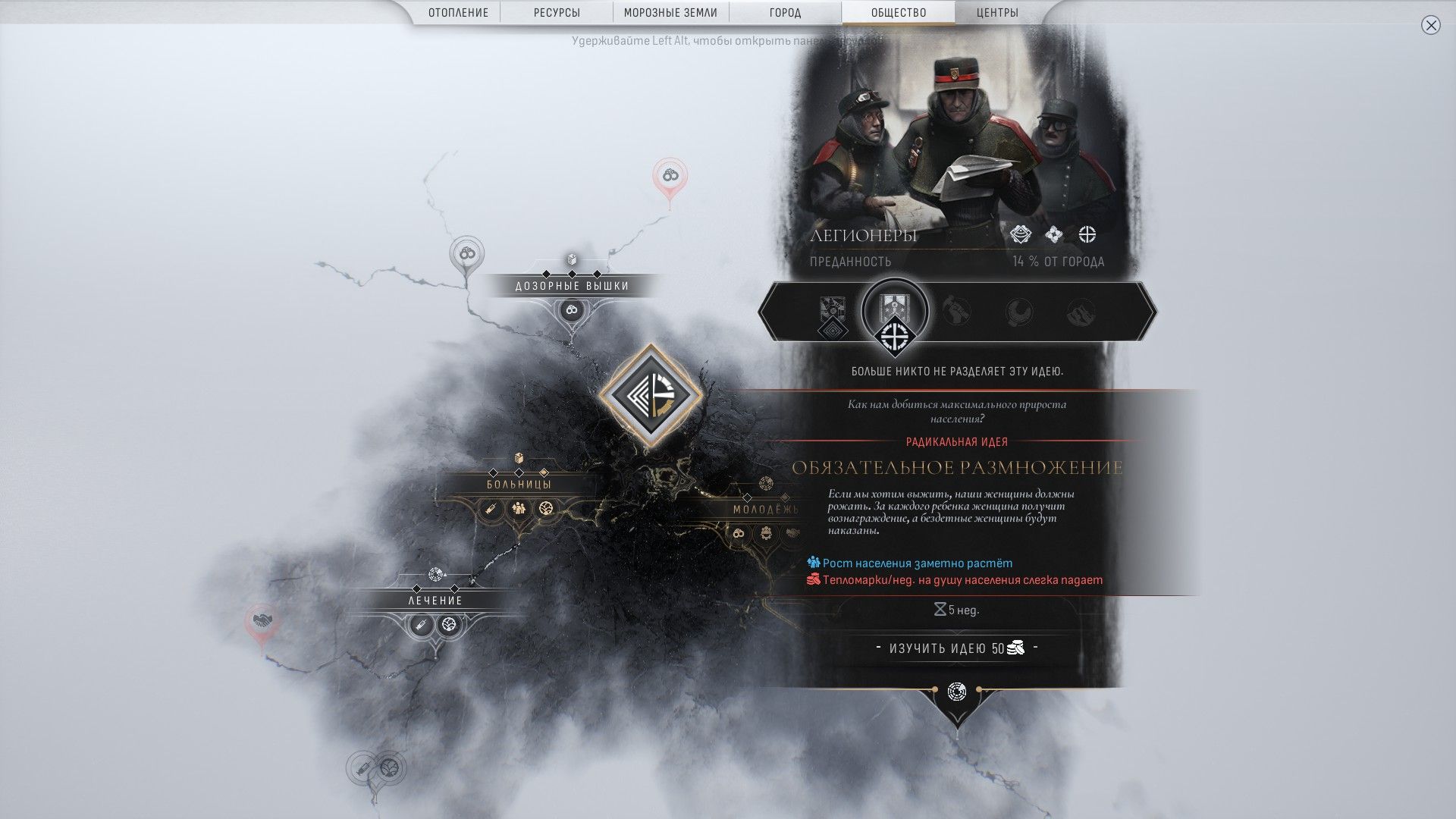Select the grey binoculars map pin

[x=466, y=253]
